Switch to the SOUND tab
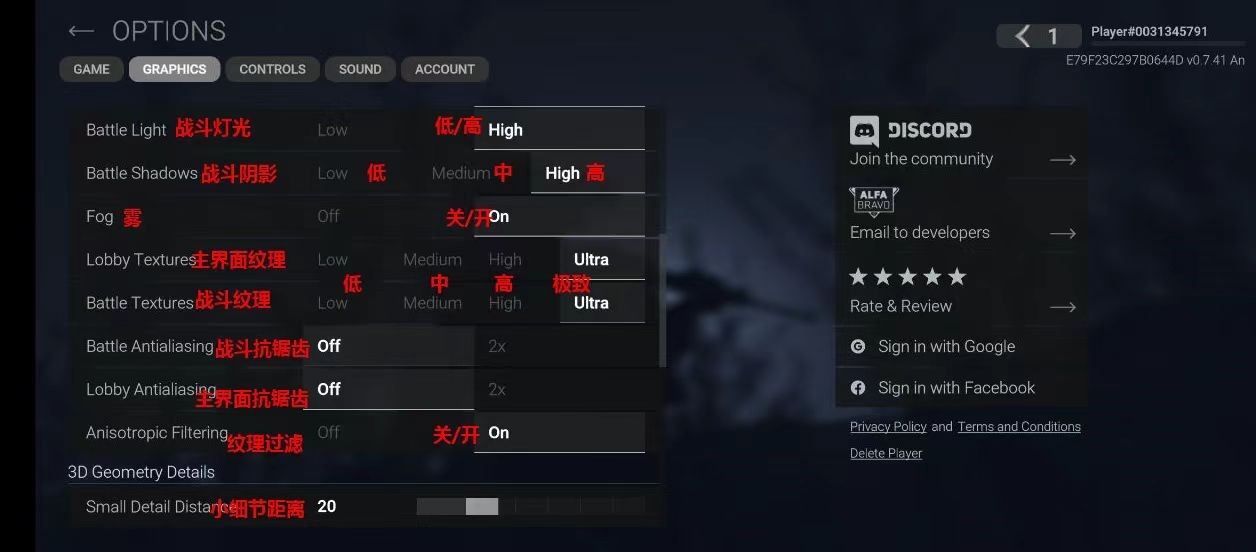 coord(360,69)
